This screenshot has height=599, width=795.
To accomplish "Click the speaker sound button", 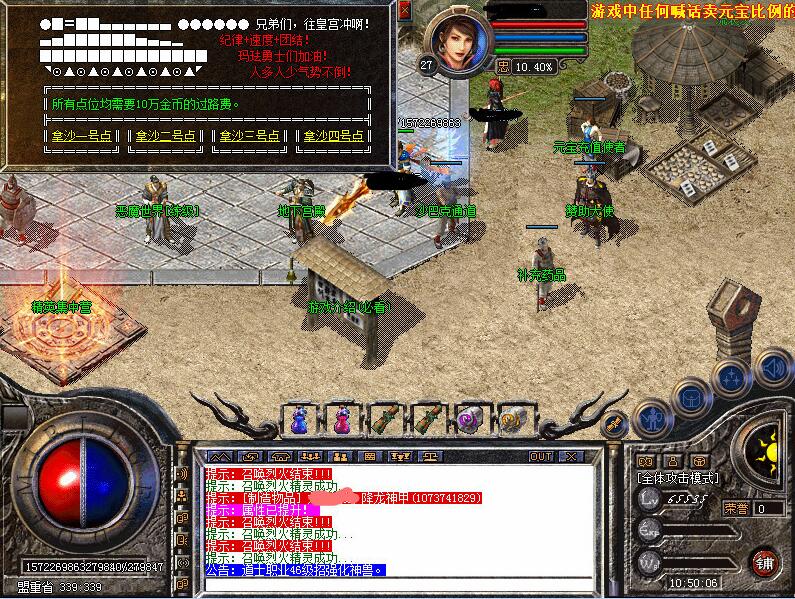I will point(773,367).
